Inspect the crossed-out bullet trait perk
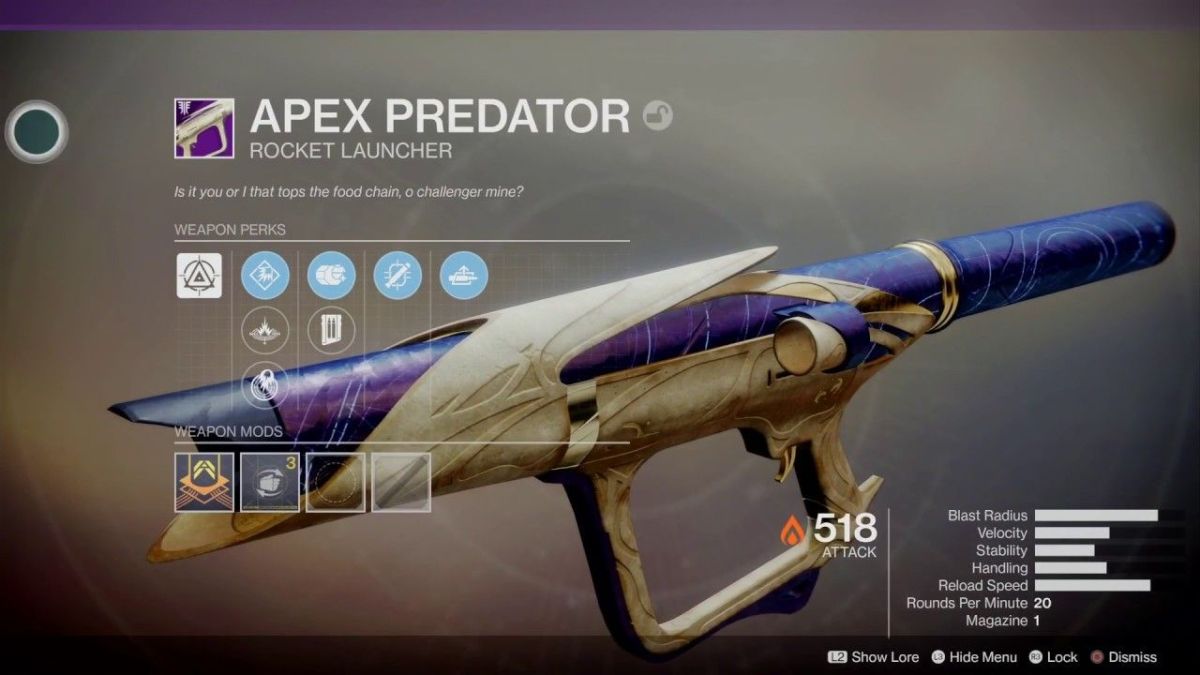This screenshot has height=675, width=1200. coord(398,275)
